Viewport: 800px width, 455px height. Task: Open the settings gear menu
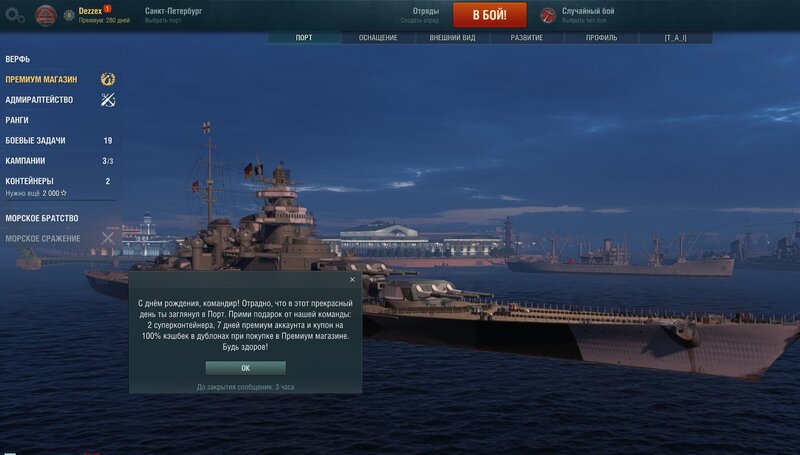point(13,15)
